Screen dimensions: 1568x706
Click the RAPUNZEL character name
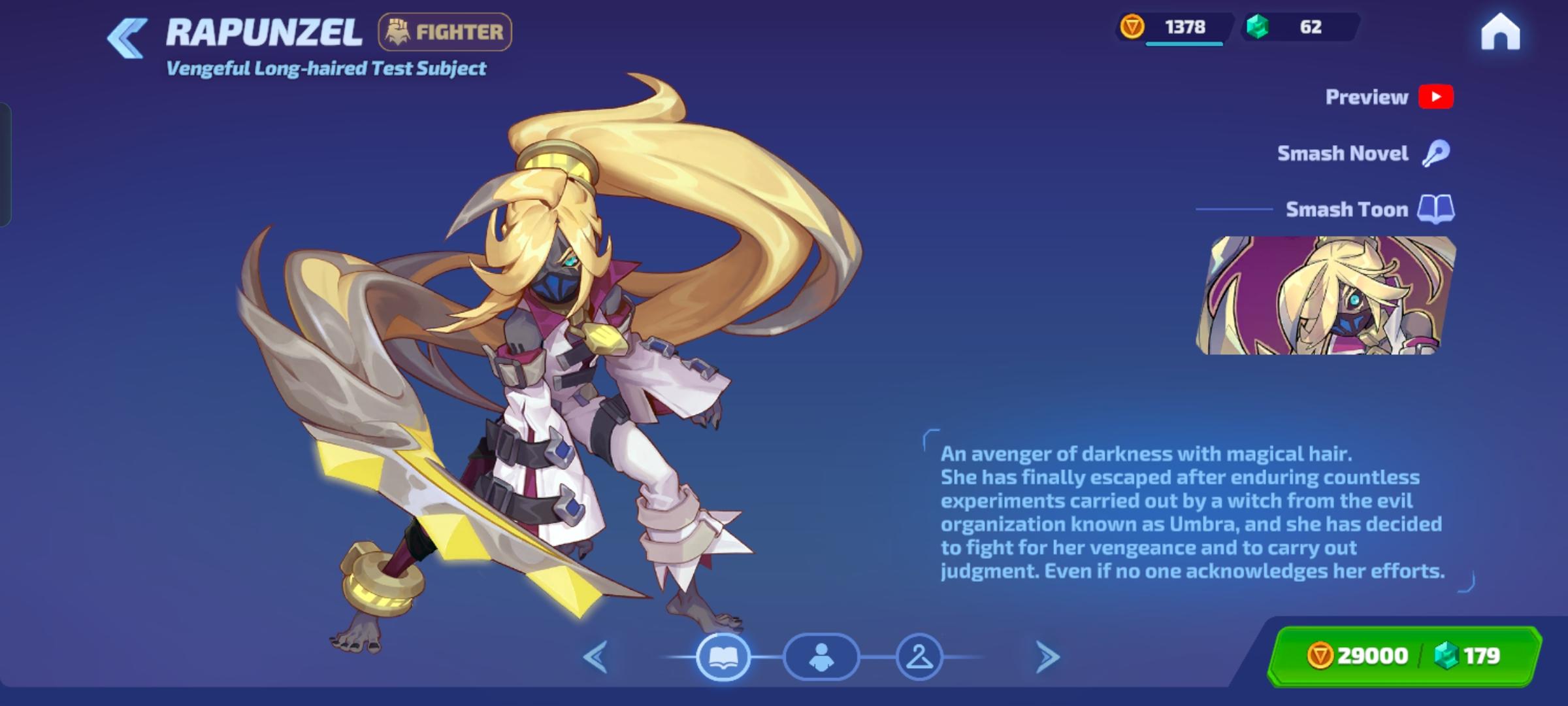264,31
